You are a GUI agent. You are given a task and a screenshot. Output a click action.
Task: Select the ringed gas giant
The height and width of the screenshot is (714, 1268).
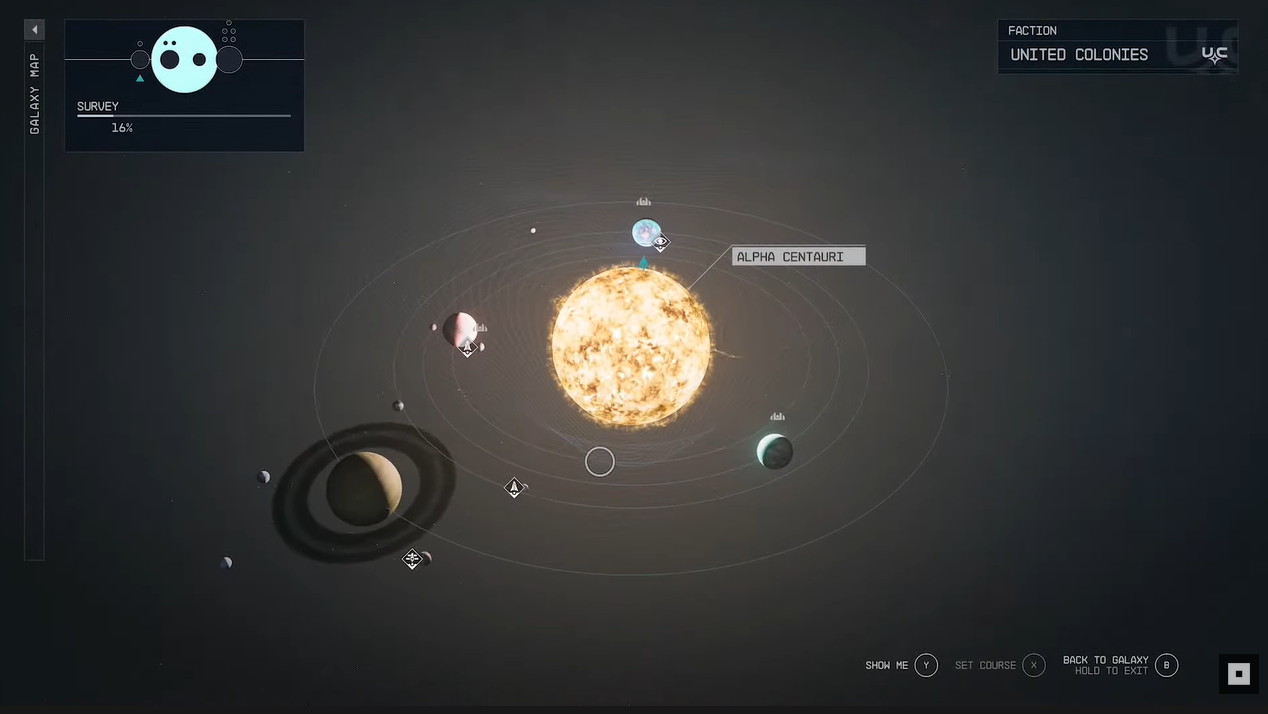[x=364, y=489]
